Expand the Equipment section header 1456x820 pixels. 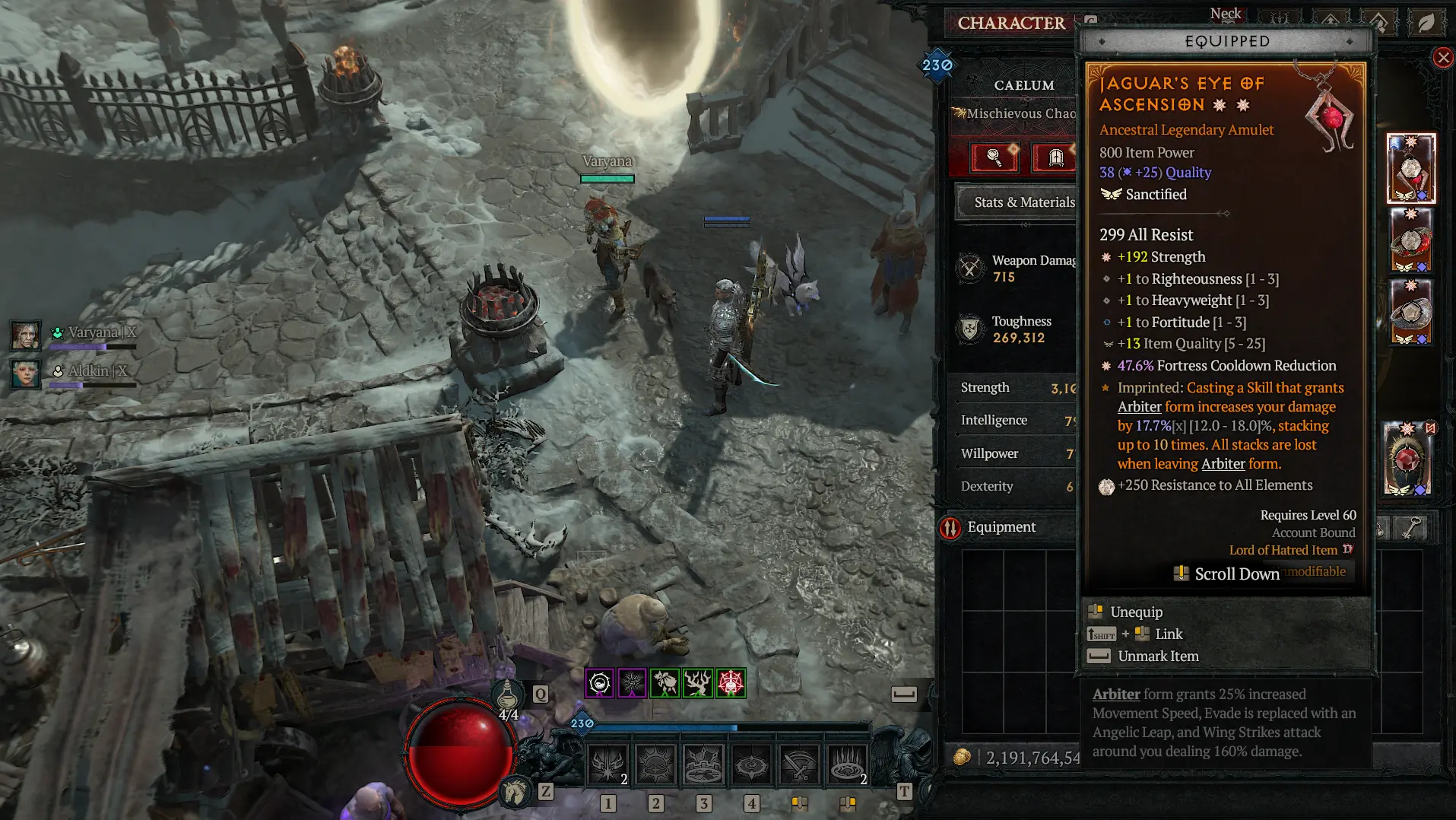[1002, 527]
